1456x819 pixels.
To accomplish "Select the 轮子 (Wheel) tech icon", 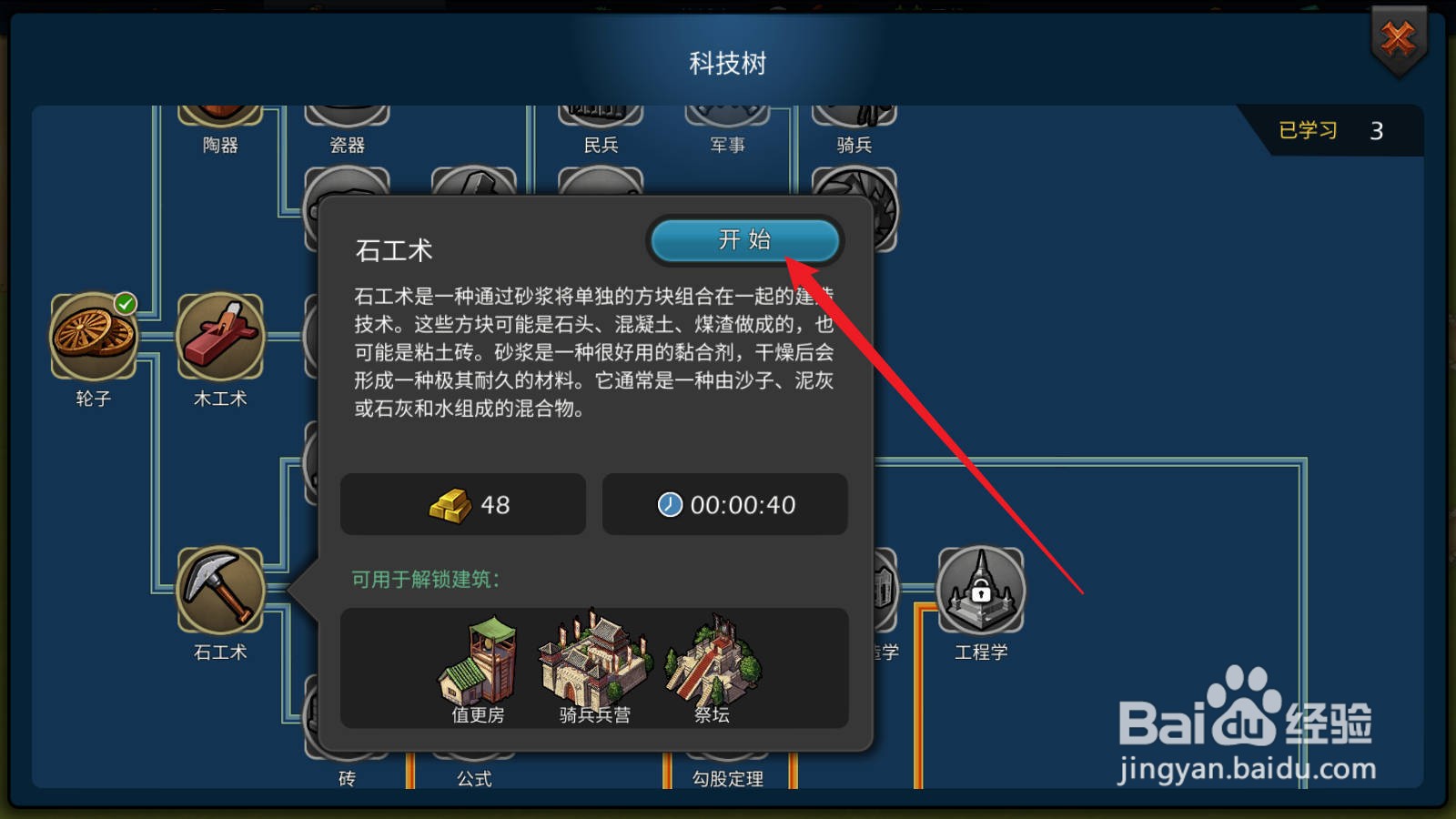I will 94,337.
